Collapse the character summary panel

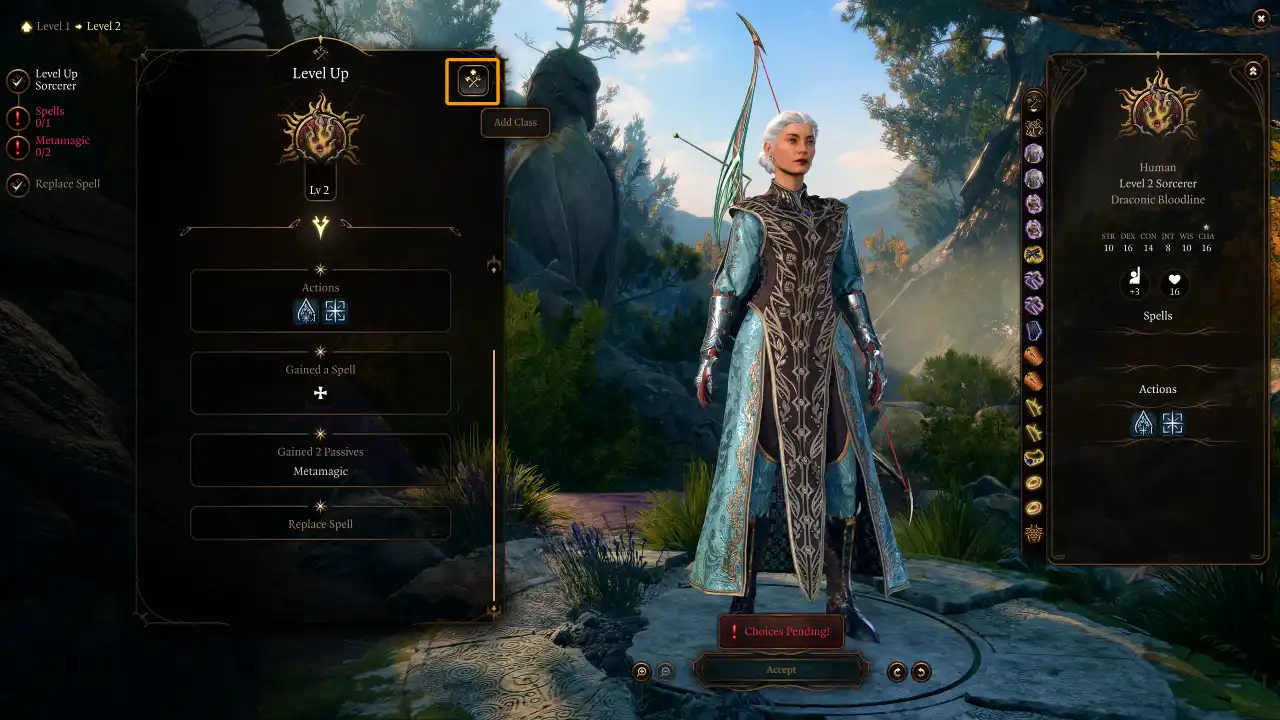click(1253, 71)
